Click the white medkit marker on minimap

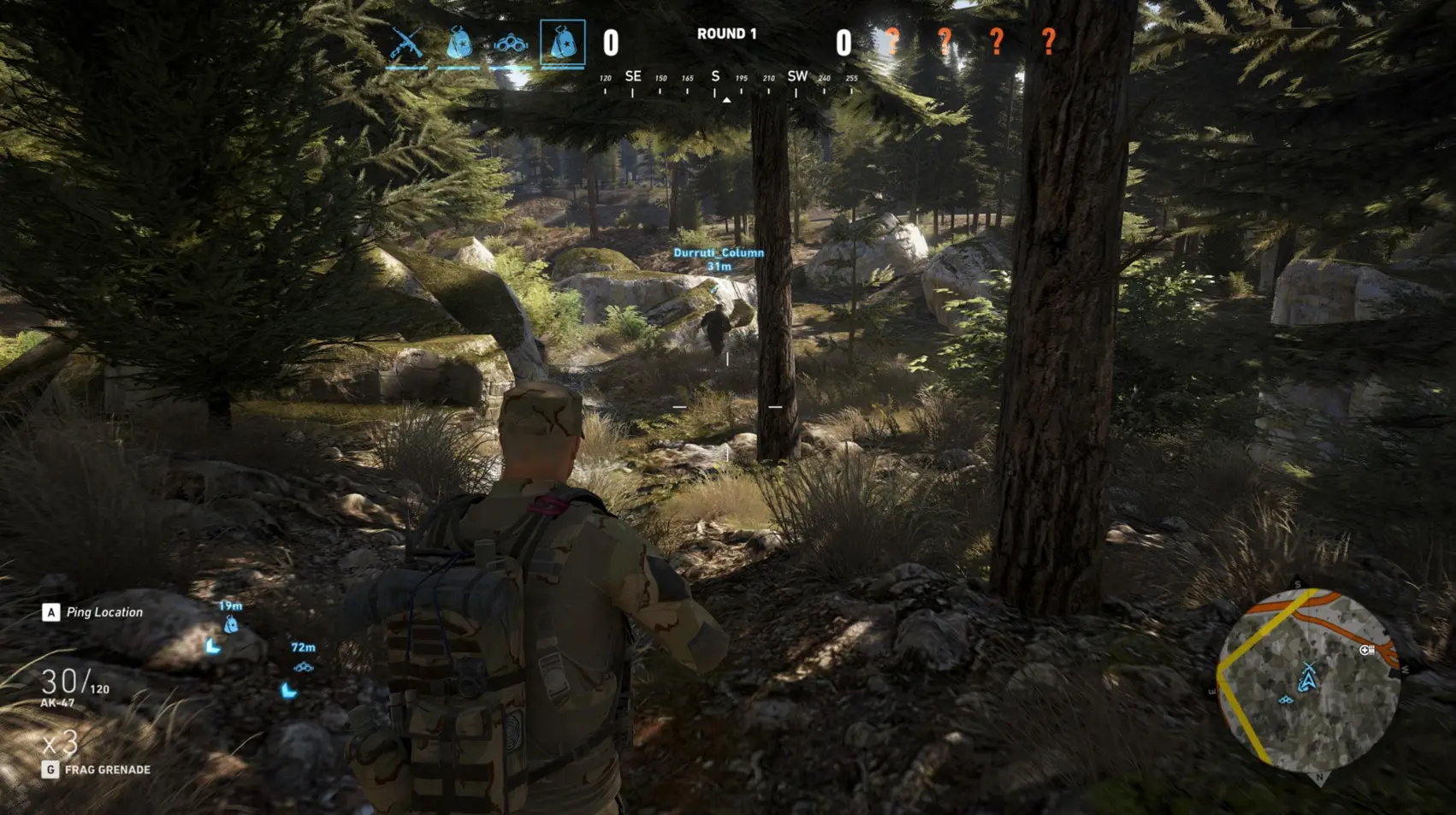point(1367,650)
